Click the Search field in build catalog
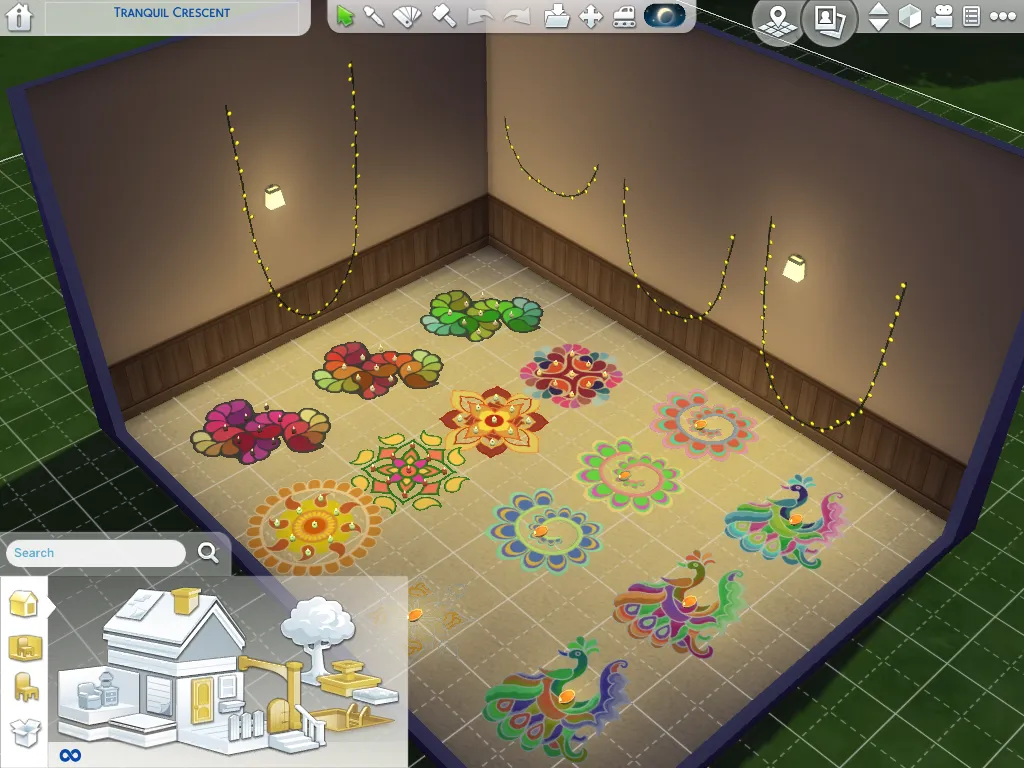 (x=97, y=553)
